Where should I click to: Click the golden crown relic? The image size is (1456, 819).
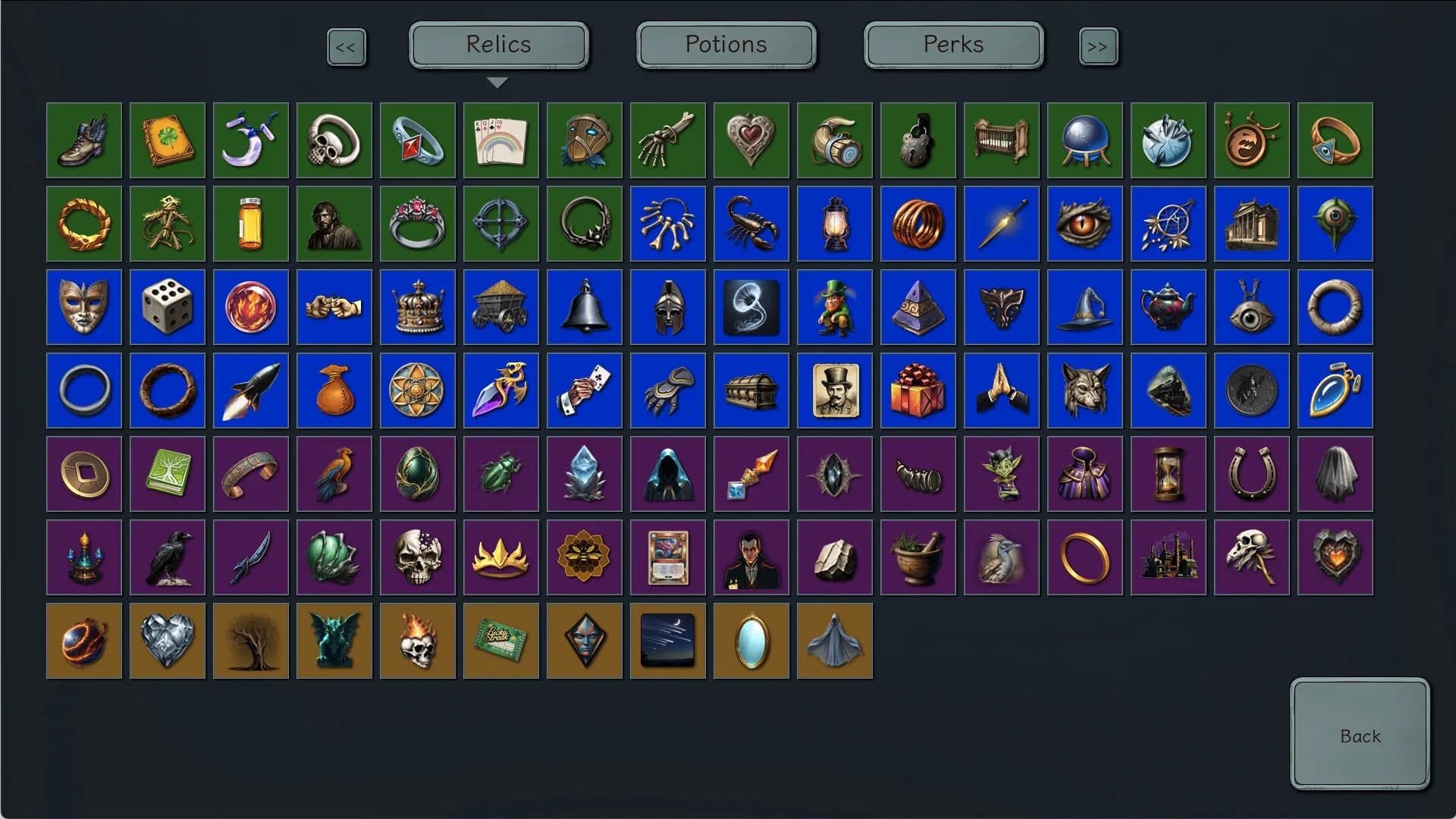point(417,307)
